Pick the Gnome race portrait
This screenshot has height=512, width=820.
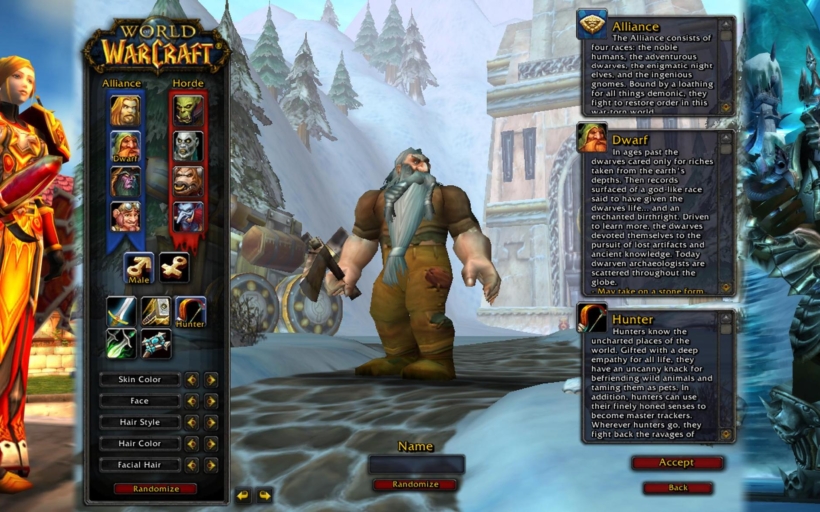(x=125, y=215)
